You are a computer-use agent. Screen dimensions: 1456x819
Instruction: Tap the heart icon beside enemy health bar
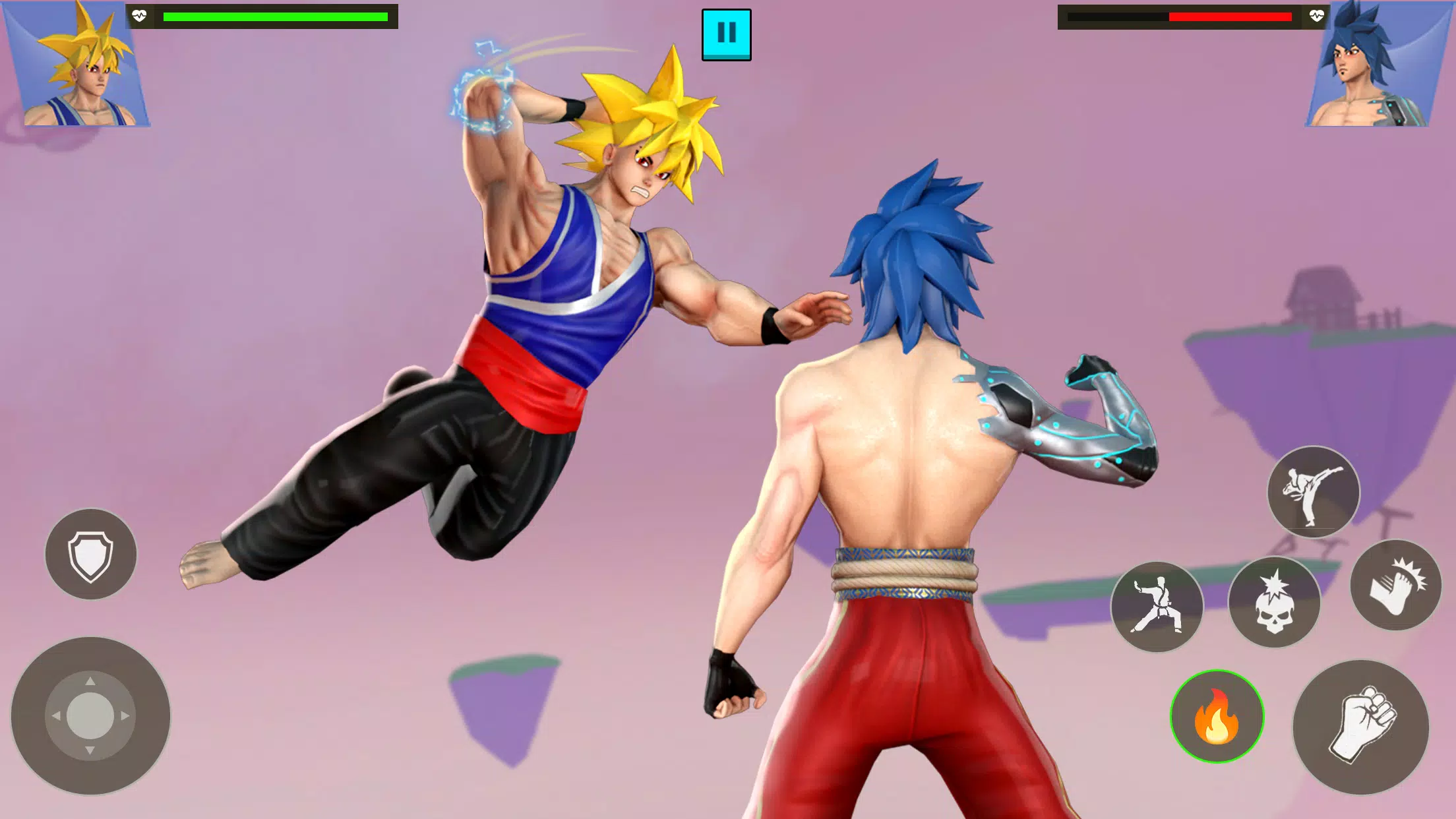coord(1316,16)
